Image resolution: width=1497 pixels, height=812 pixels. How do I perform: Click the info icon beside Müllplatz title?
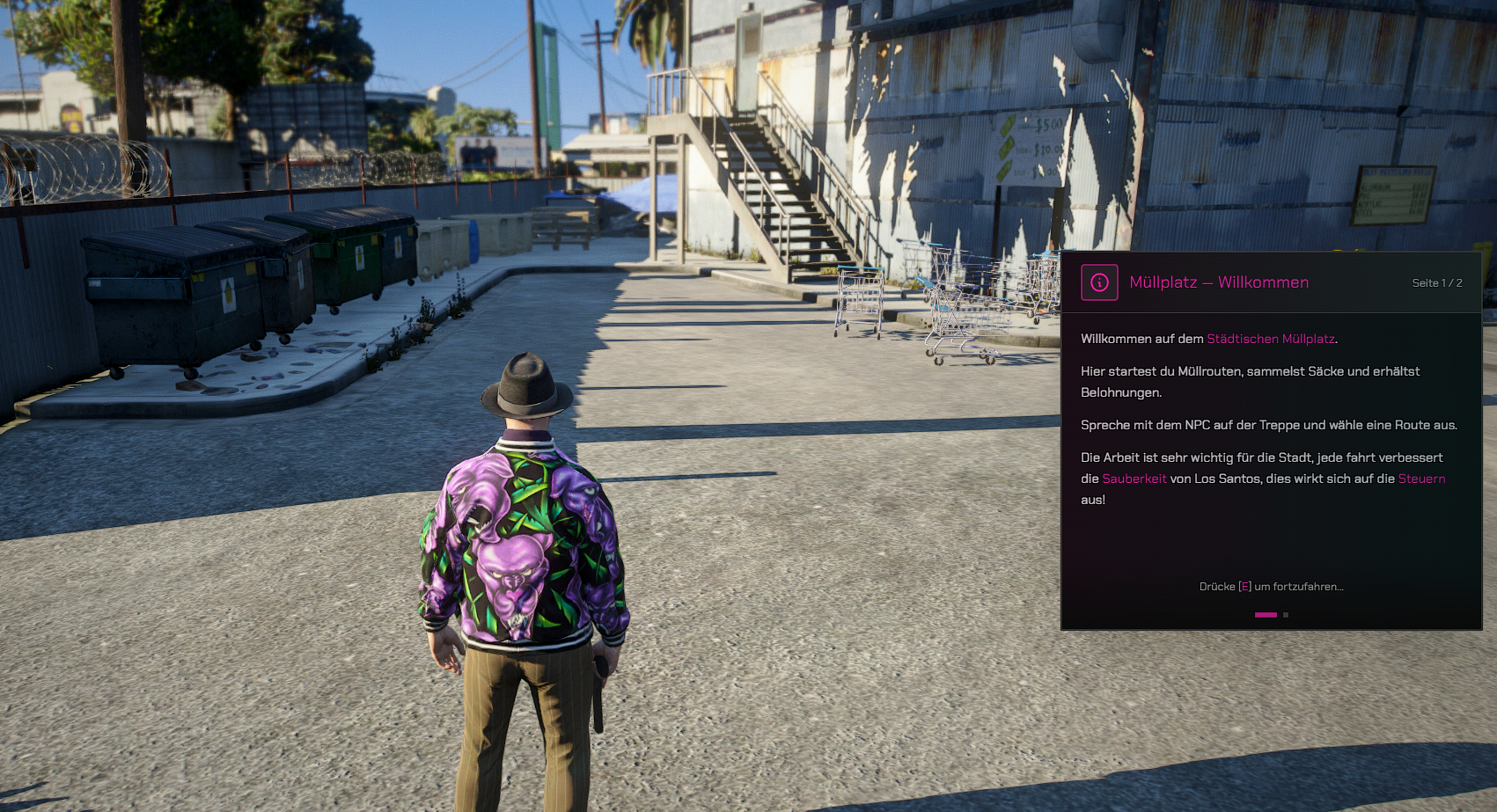1099,282
